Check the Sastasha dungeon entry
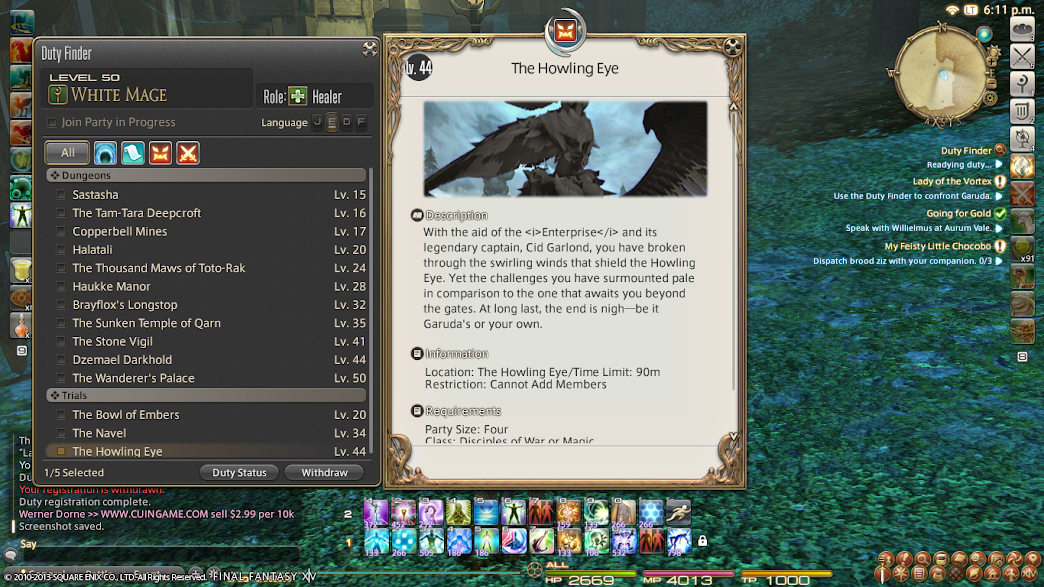This screenshot has height=587, width=1044. click(61, 195)
